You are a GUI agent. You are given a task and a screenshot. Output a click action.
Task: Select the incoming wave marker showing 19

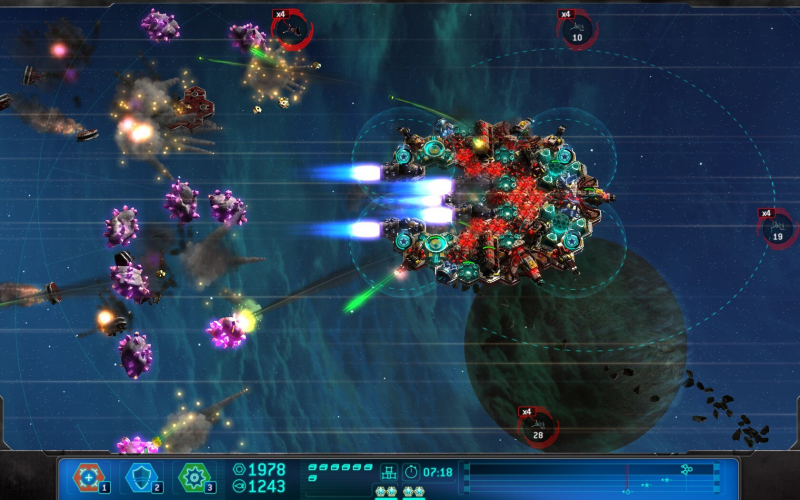coord(778,231)
